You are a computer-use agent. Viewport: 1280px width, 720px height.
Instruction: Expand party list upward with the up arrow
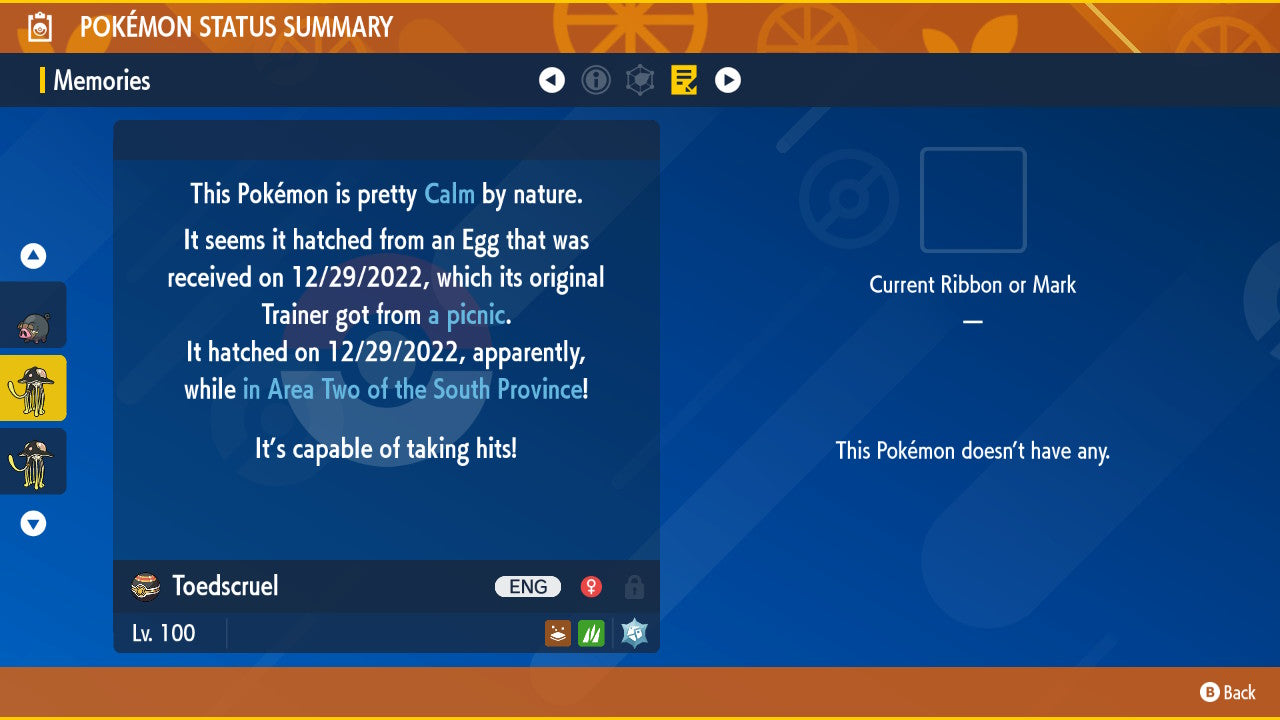[x=32, y=255]
